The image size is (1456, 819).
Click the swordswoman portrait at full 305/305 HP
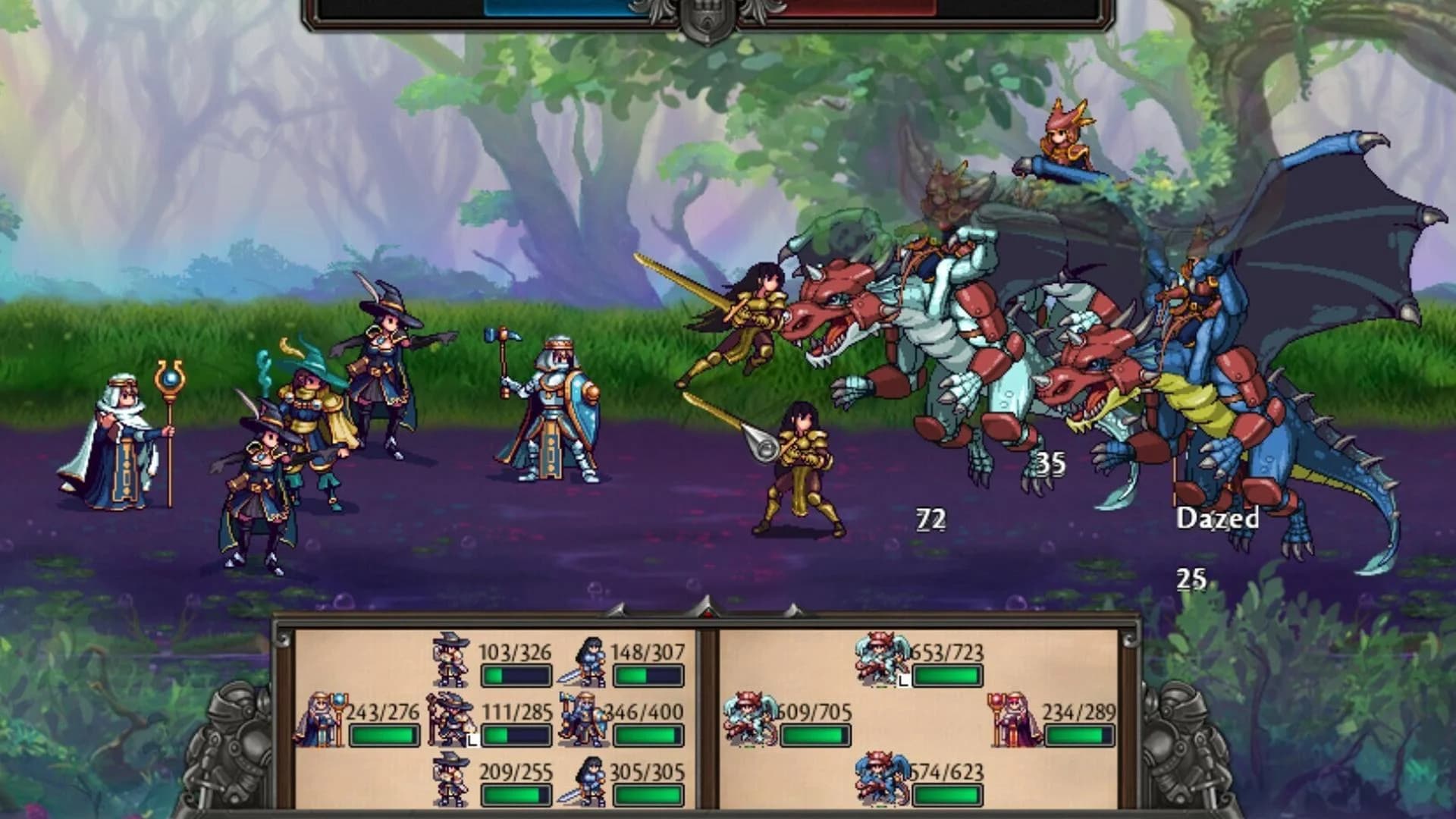[x=582, y=779]
